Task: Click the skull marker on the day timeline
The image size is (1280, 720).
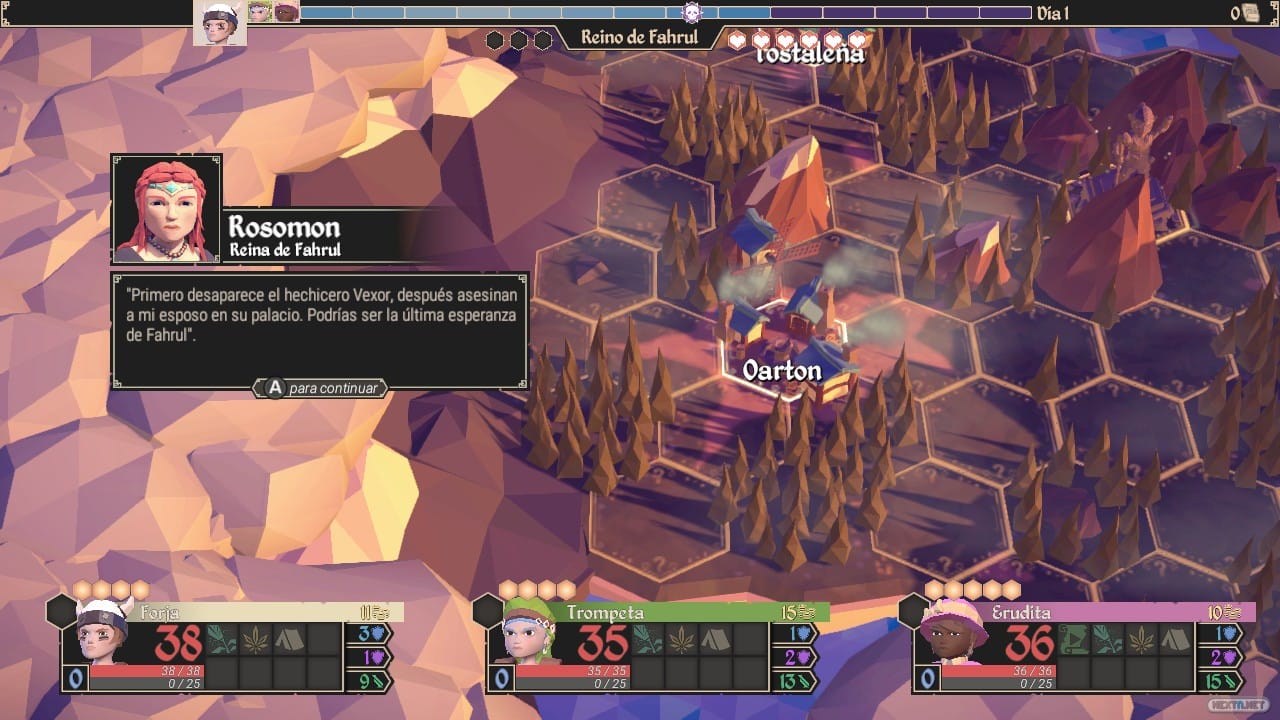Action: tap(691, 13)
